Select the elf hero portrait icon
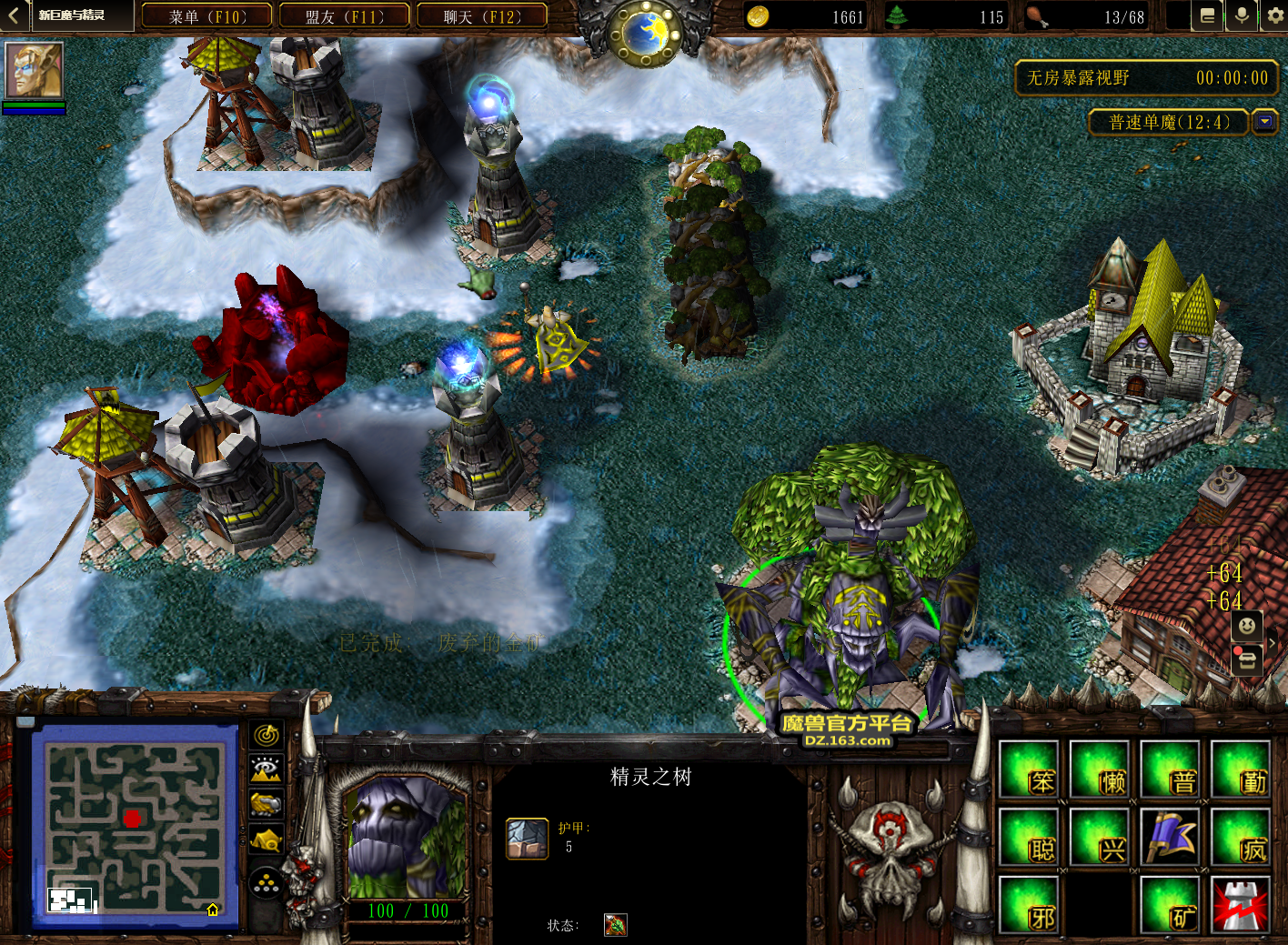 coord(35,70)
